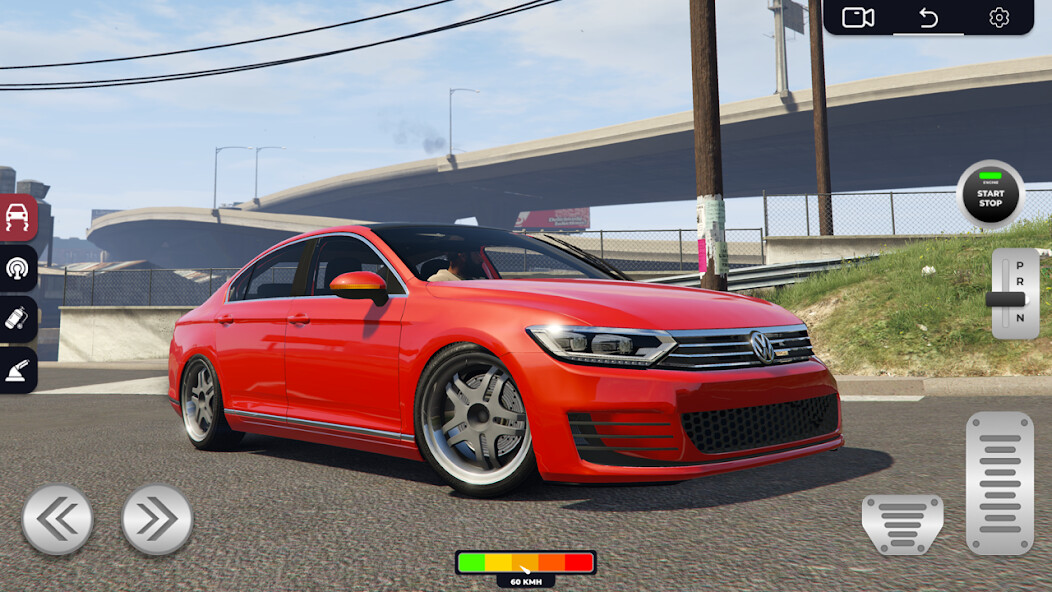1052x592 pixels.
Task: Activate the signal broadcast icon button
Action: (18, 268)
